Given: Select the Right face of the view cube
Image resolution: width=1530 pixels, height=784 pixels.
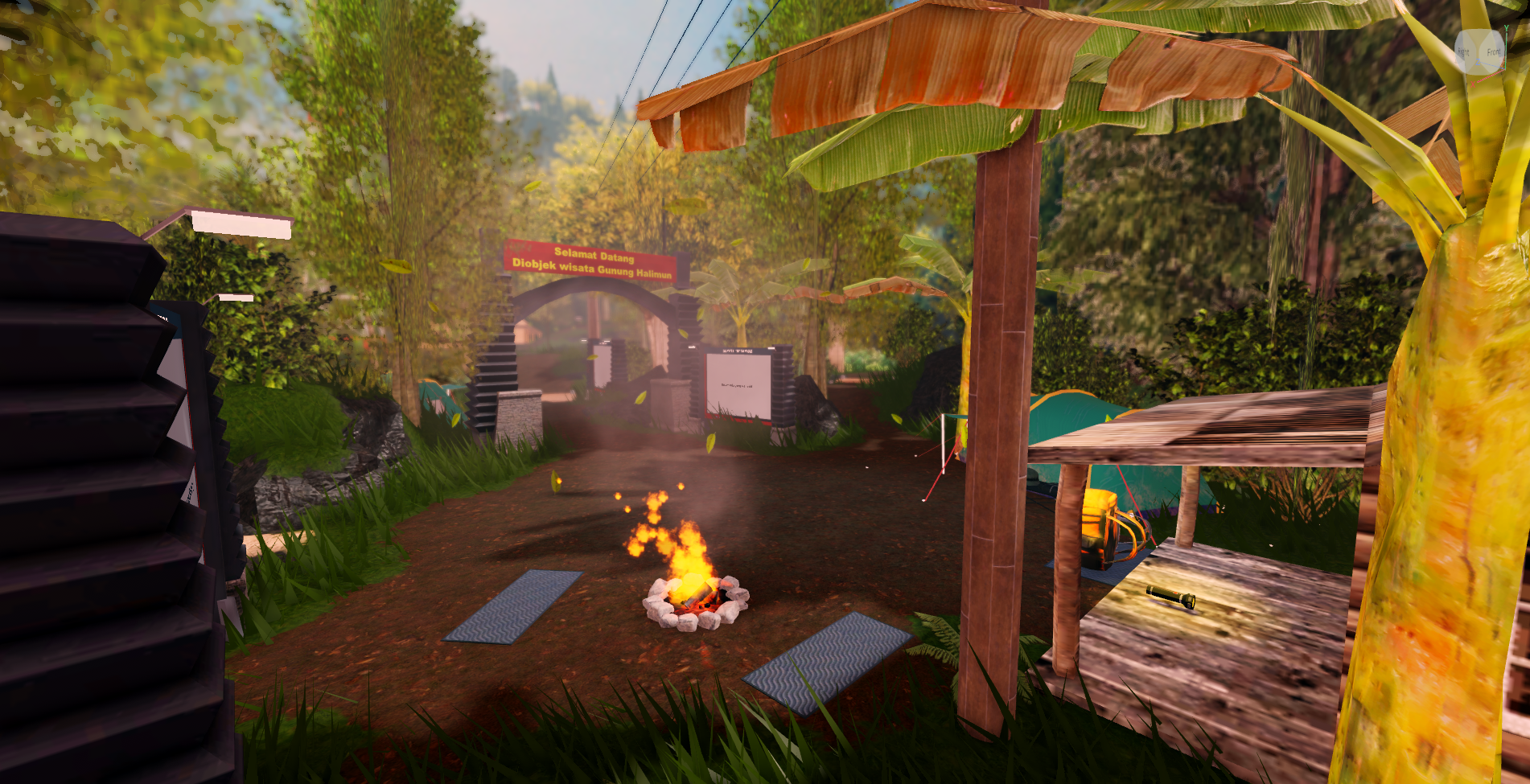Looking at the screenshot, I should [1464, 52].
